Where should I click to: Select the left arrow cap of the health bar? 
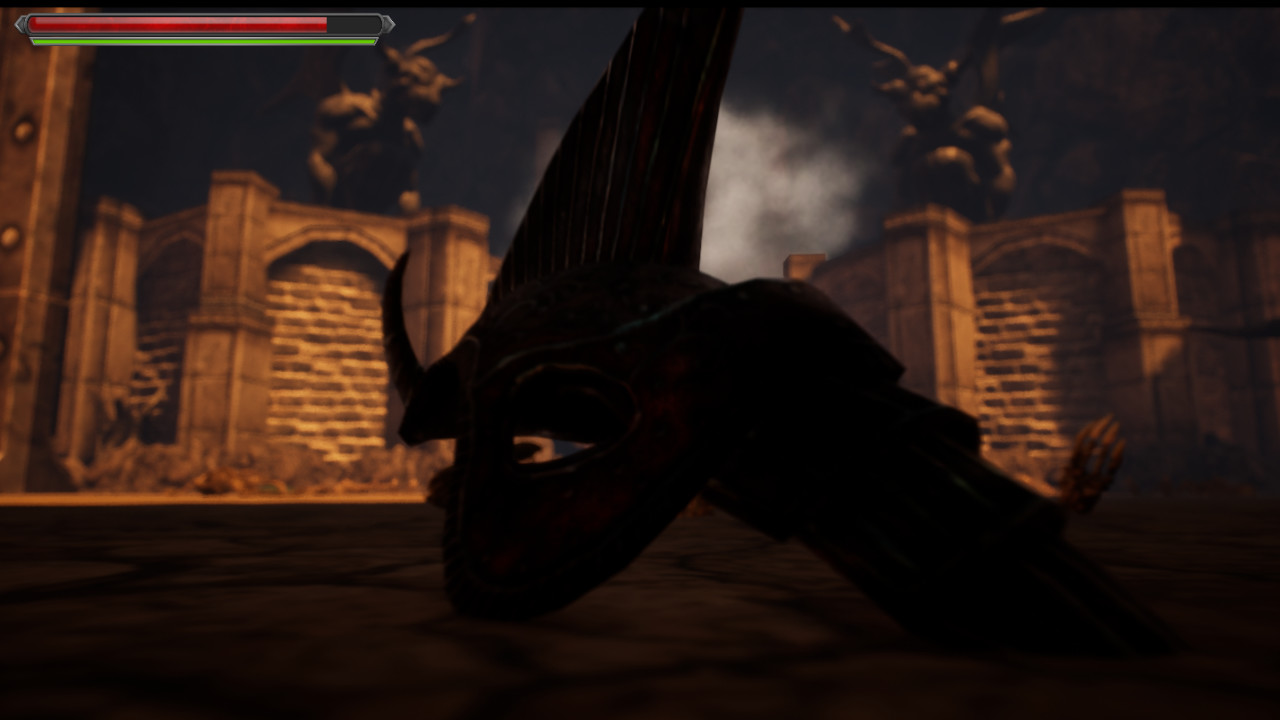(22, 26)
